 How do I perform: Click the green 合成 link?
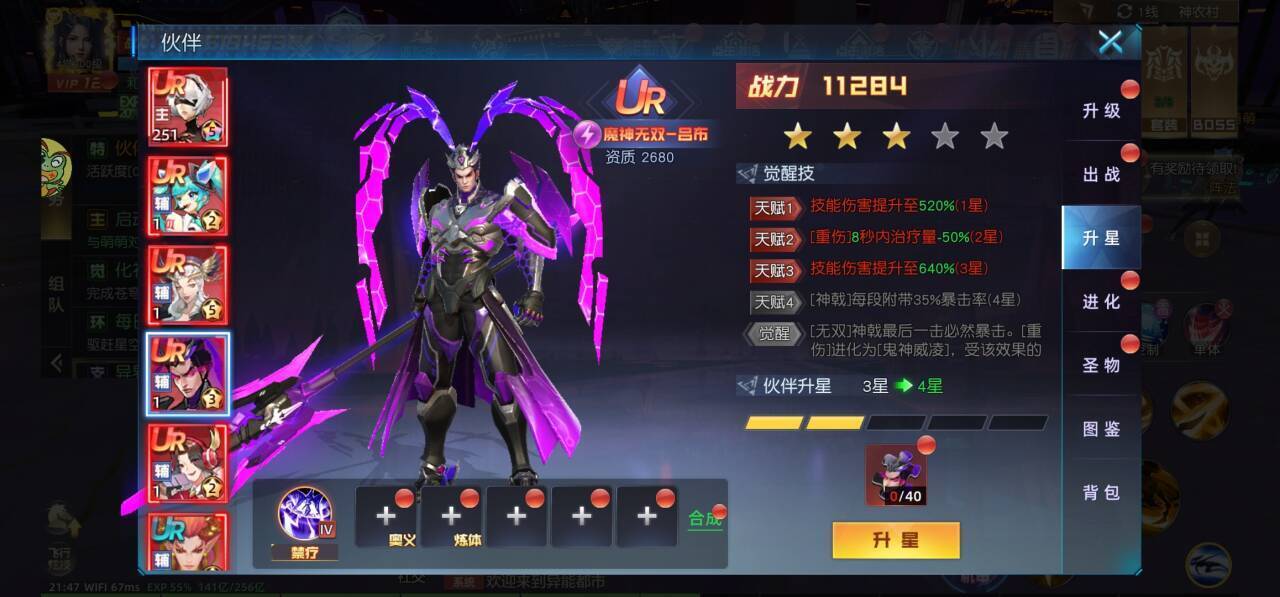click(x=705, y=519)
